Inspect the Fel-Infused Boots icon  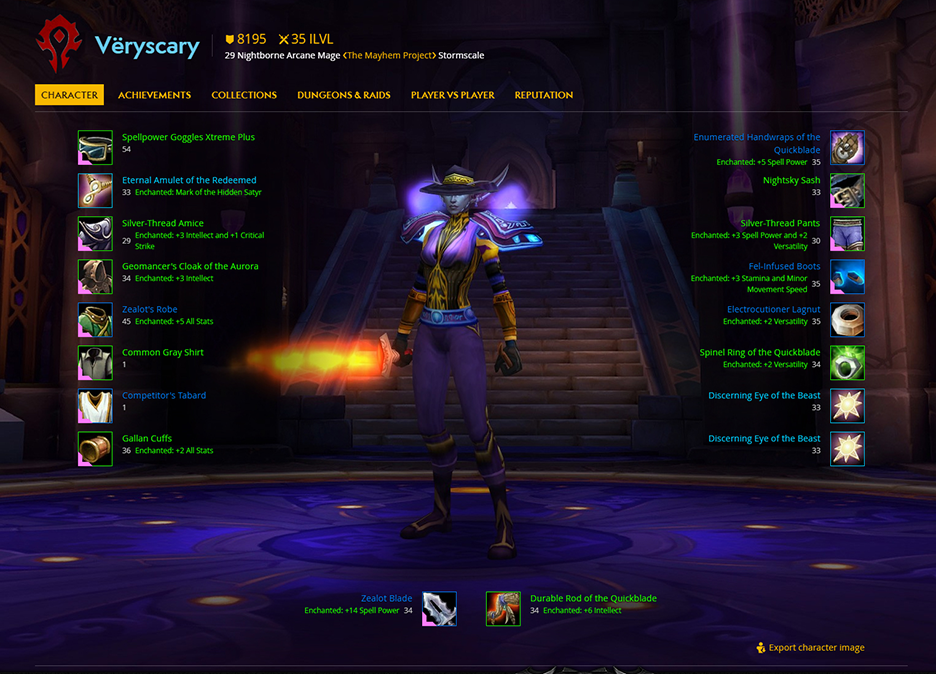coord(847,276)
